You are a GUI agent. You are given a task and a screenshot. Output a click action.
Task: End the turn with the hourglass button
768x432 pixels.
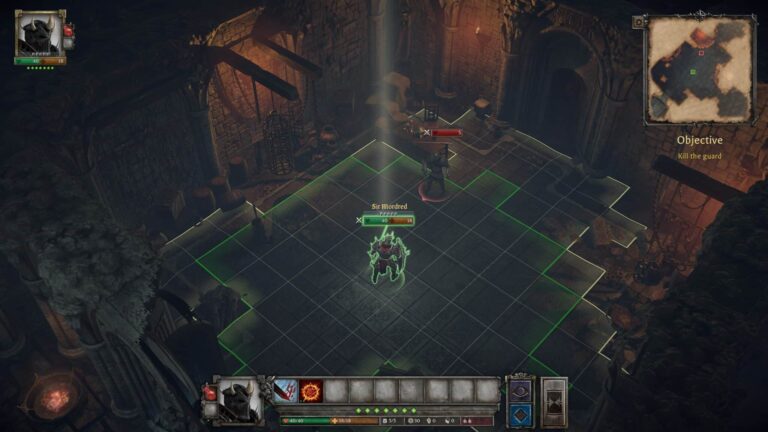554,401
